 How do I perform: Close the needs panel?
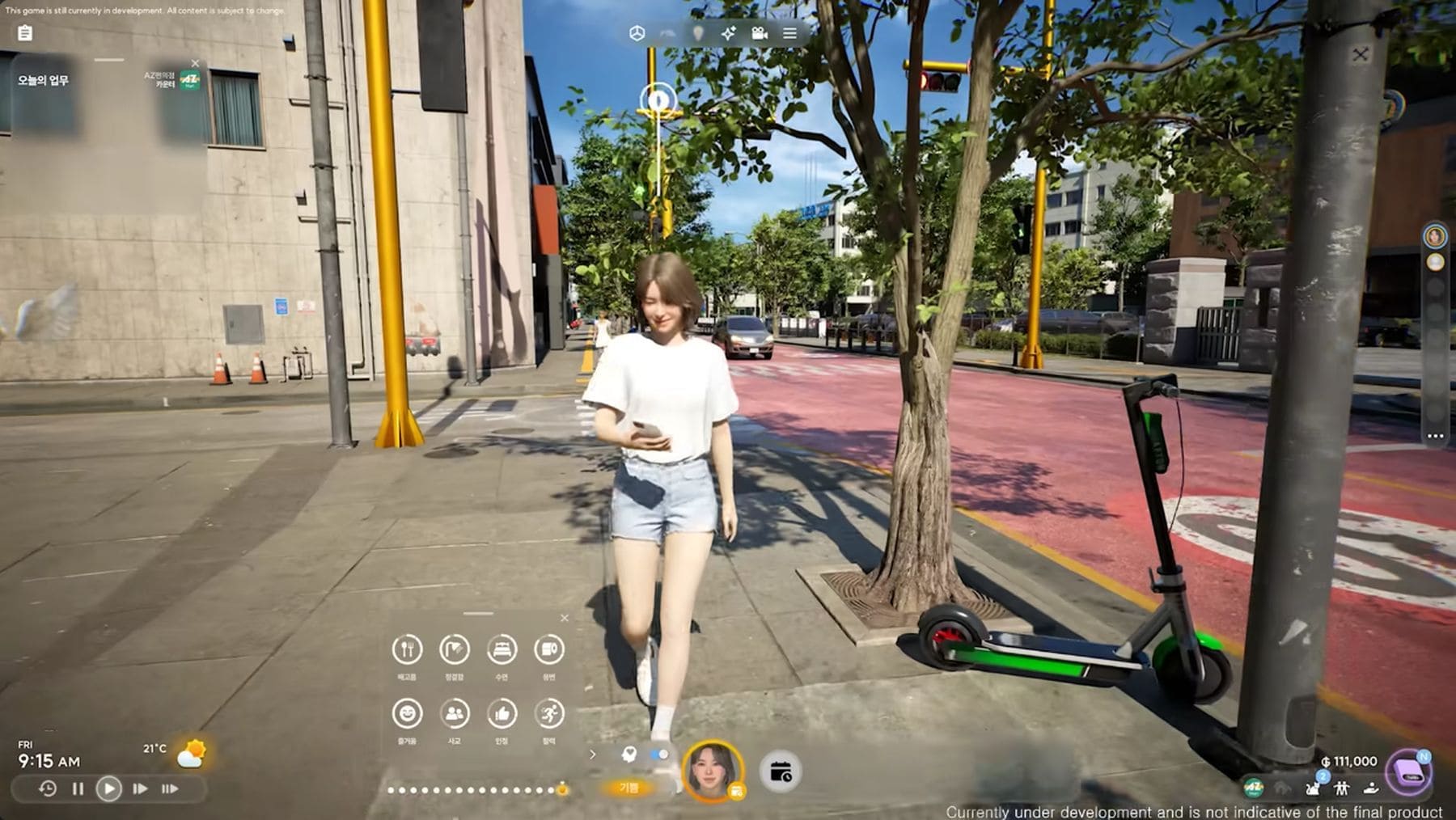click(x=565, y=618)
